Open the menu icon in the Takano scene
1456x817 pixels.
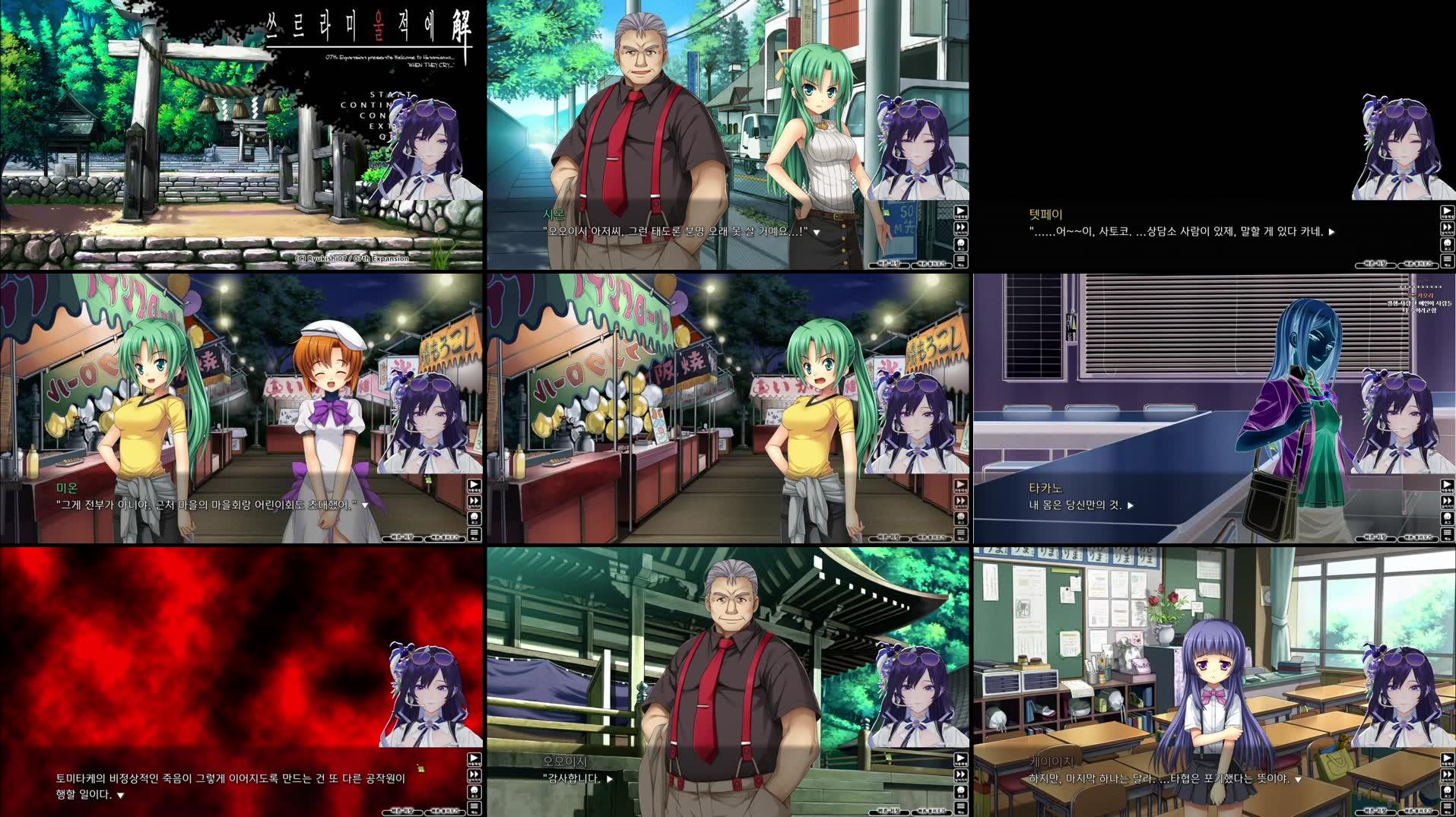[x=1446, y=533]
